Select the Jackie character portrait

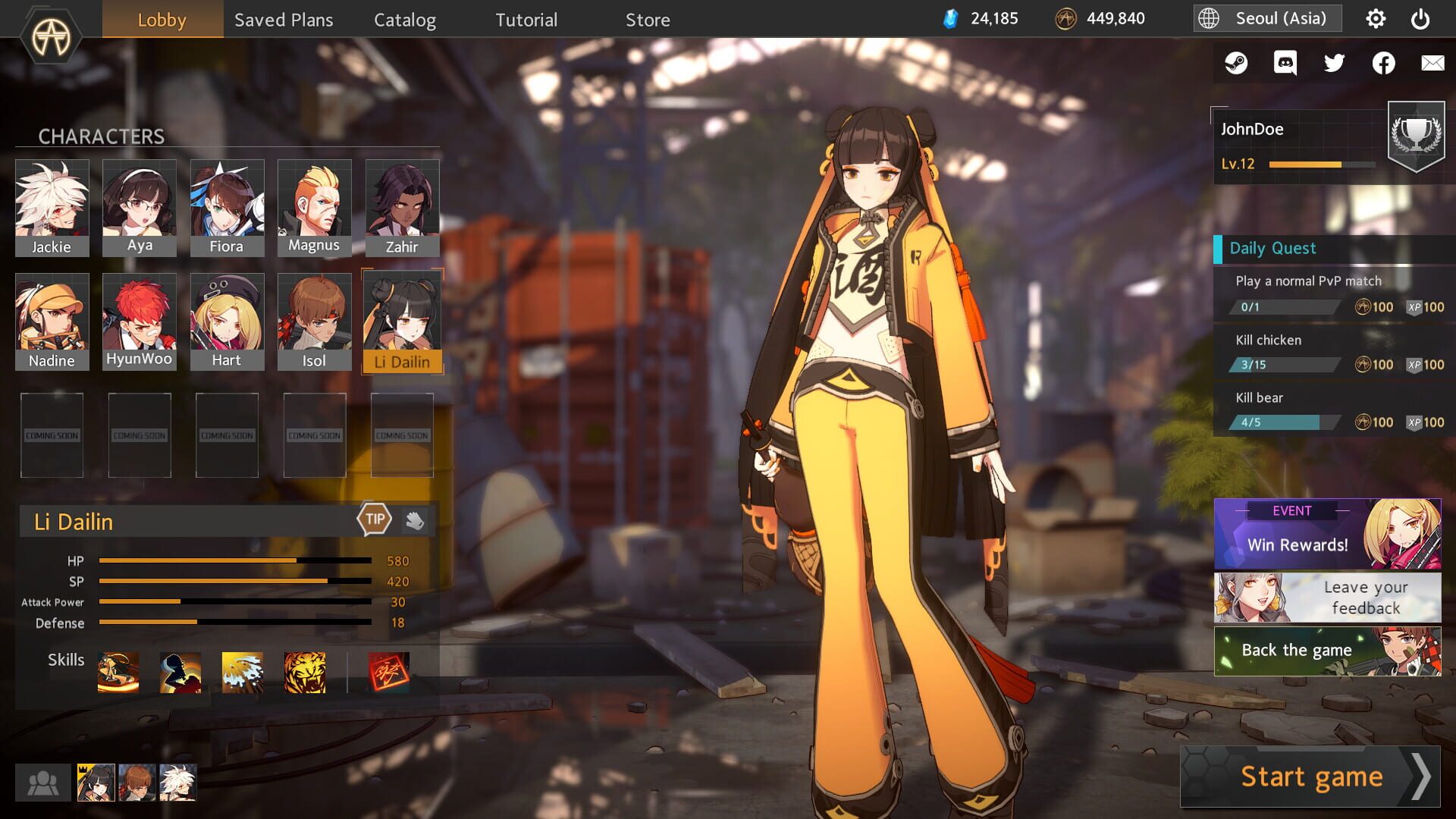coord(52,201)
